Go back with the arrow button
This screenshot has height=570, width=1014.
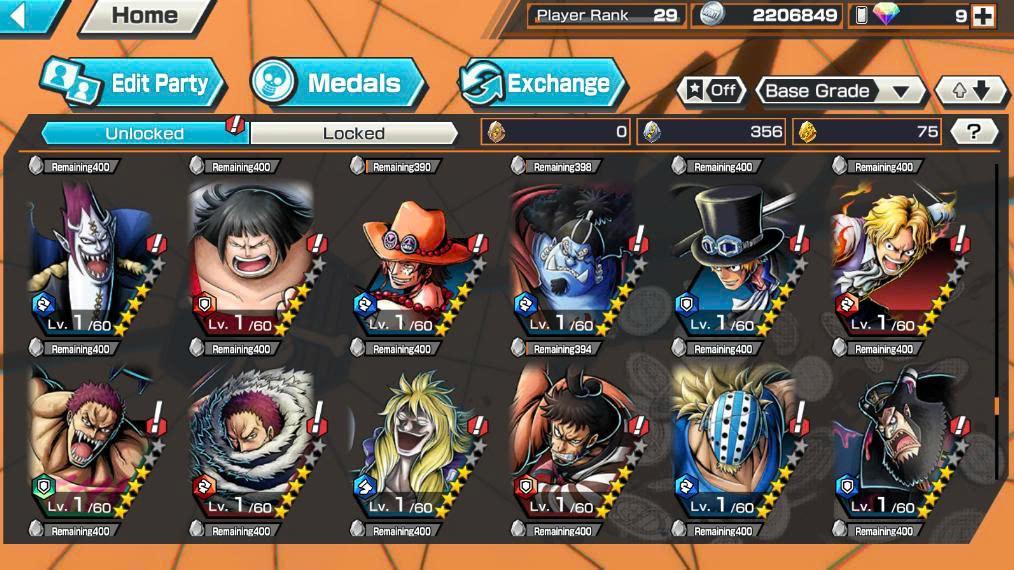tap(24, 14)
